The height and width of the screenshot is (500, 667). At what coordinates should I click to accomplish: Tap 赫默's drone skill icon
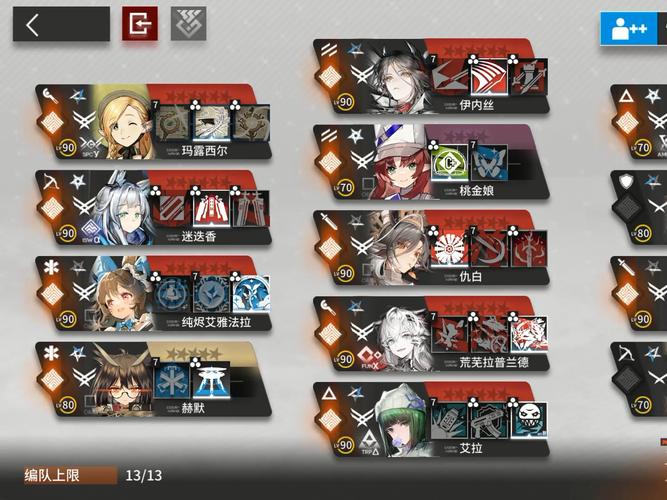[212, 381]
